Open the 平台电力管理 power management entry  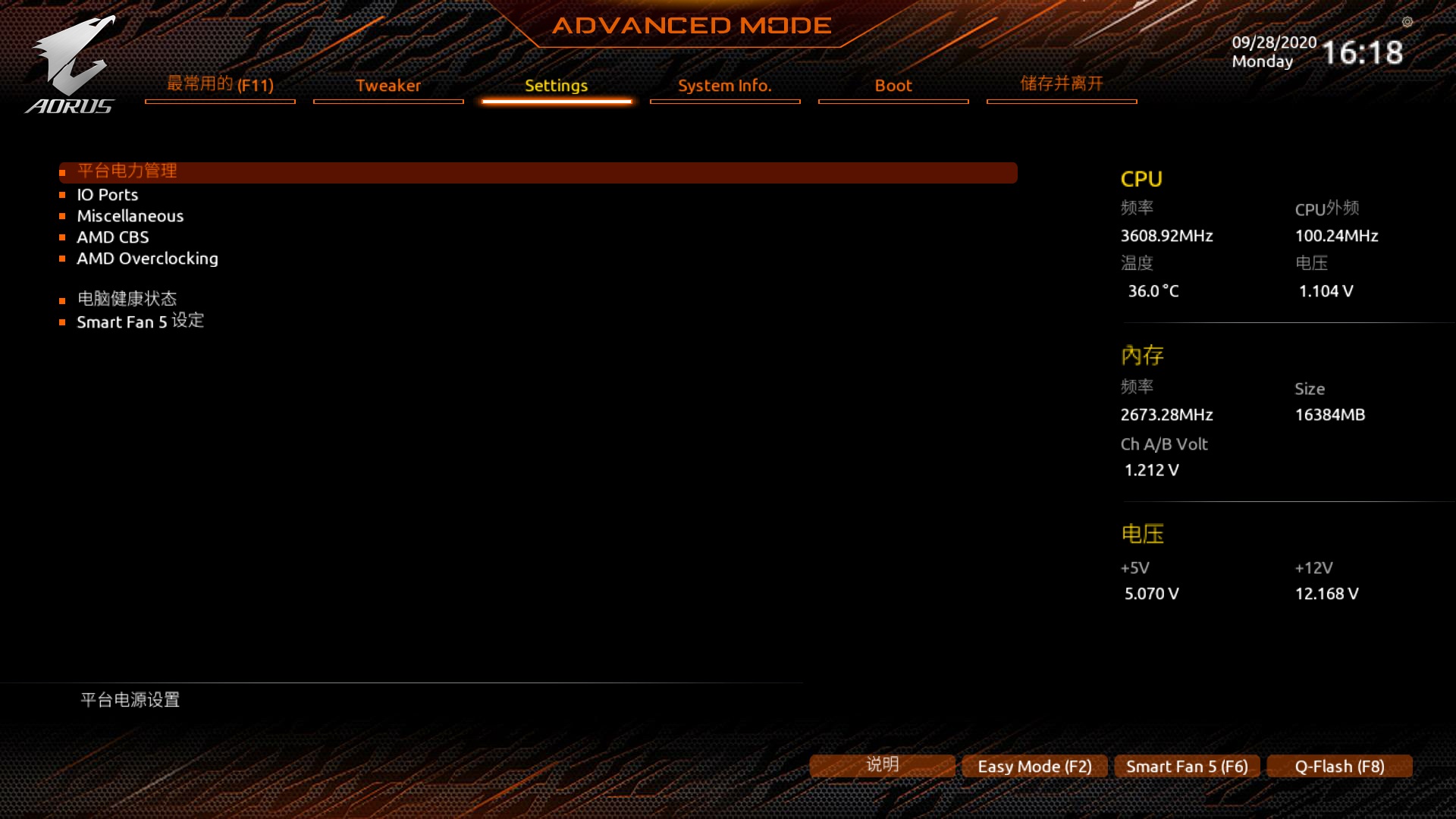click(126, 171)
